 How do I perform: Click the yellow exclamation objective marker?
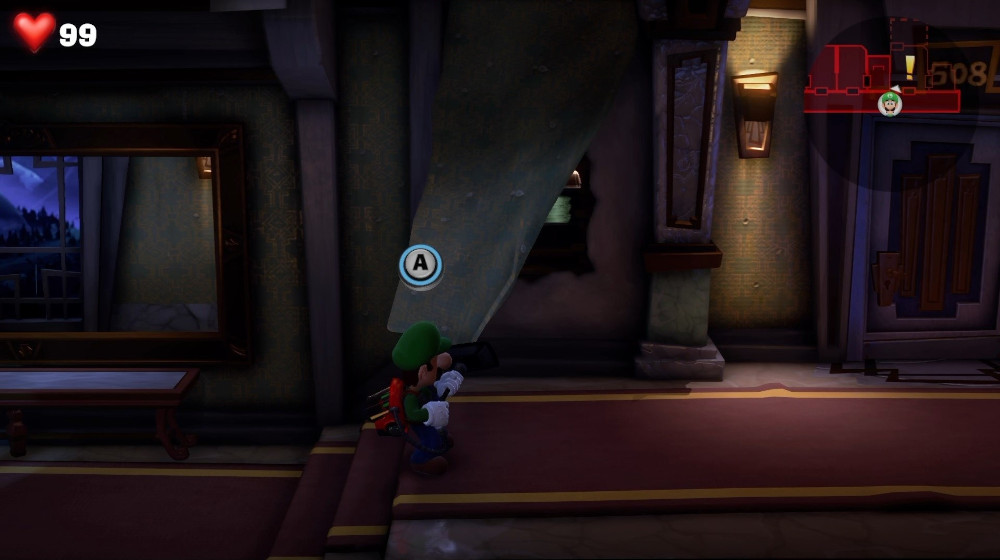pyautogui.click(x=910, y=66)
